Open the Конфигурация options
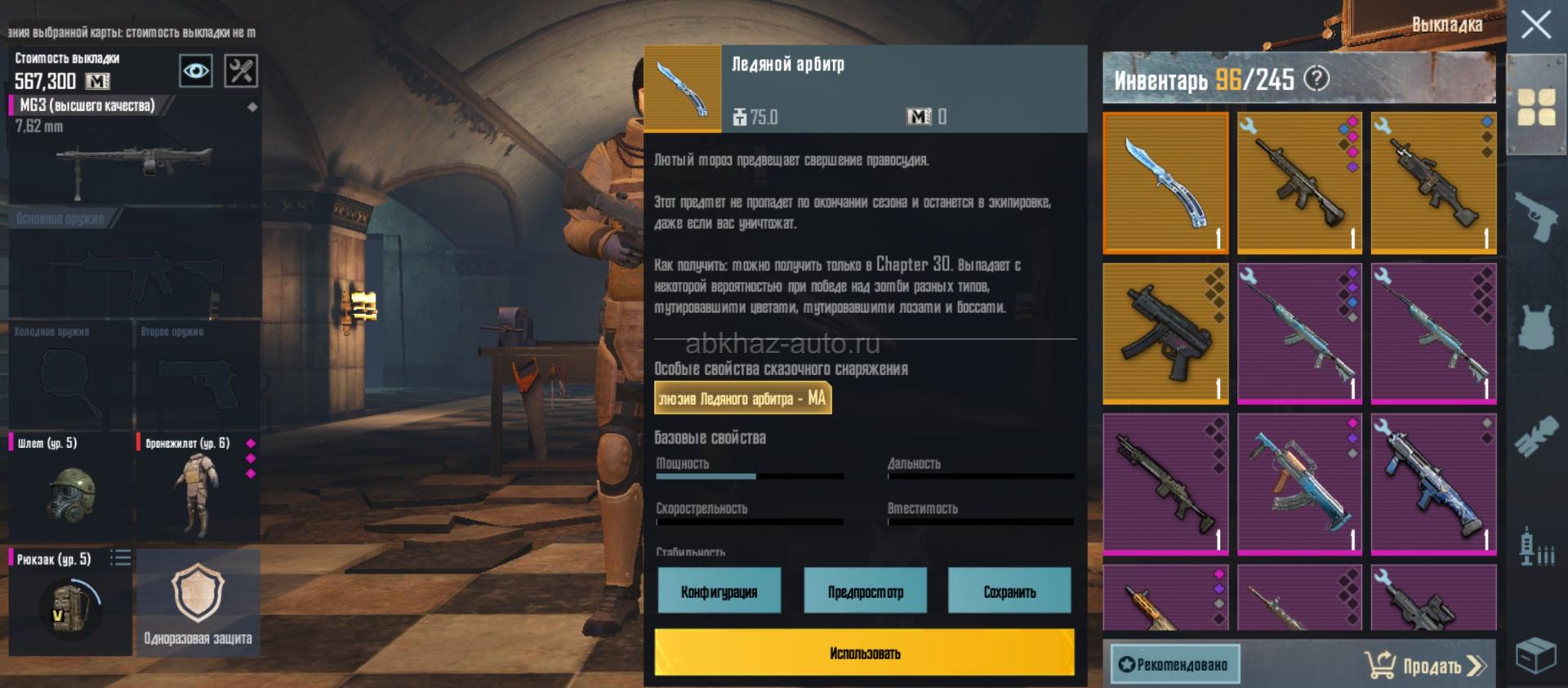1568x688 pixels. (x=719, y=591)
